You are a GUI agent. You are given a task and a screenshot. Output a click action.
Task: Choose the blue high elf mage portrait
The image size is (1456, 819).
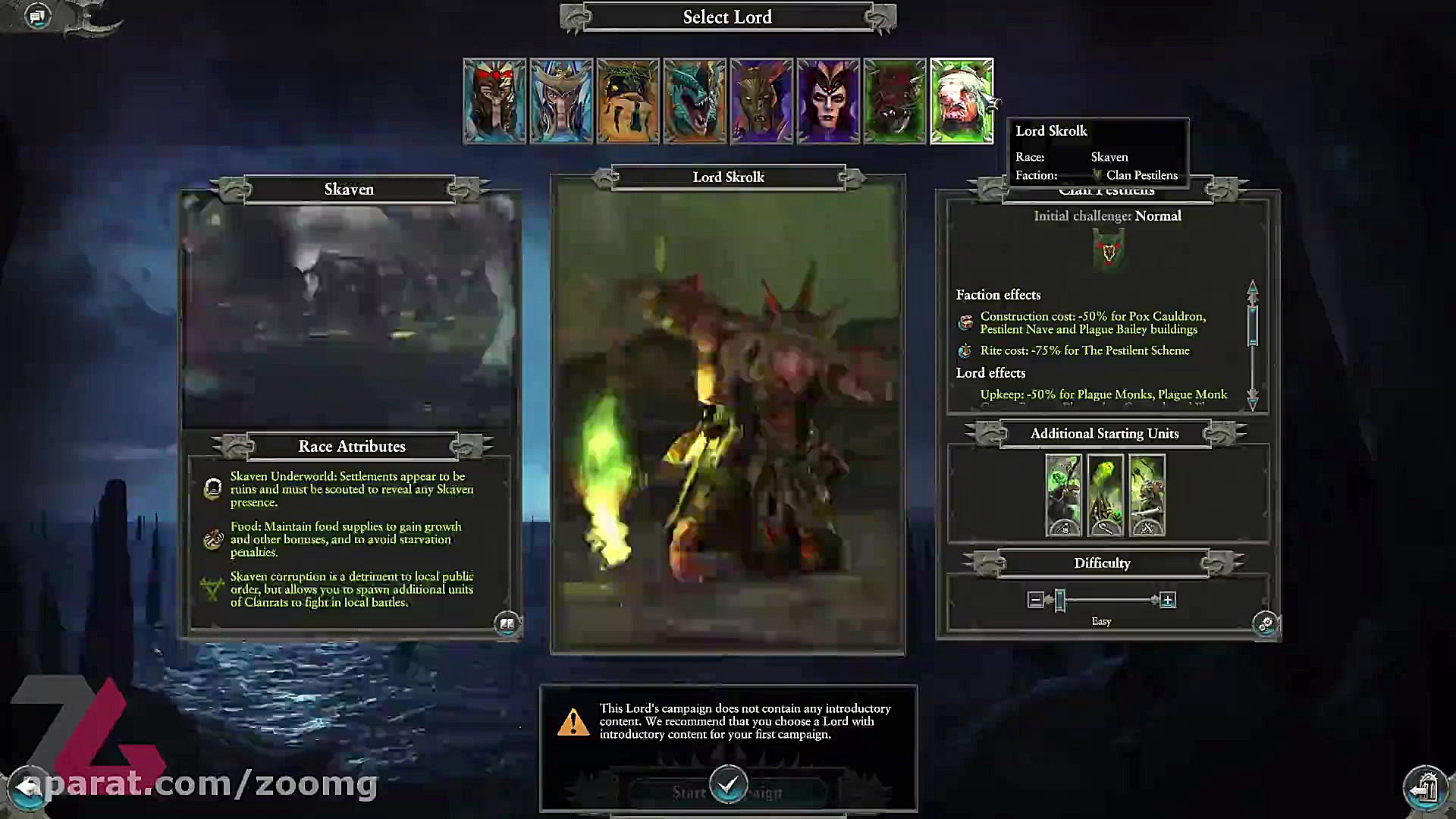(x=561, y=101)
